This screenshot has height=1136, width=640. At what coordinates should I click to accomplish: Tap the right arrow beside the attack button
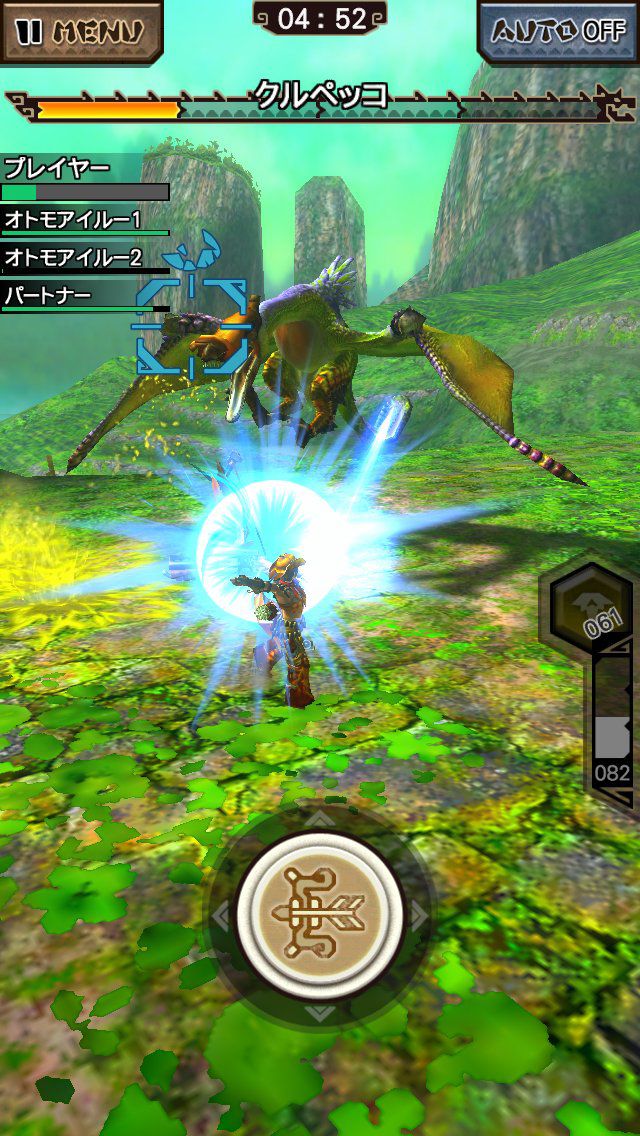click(419, 915)
